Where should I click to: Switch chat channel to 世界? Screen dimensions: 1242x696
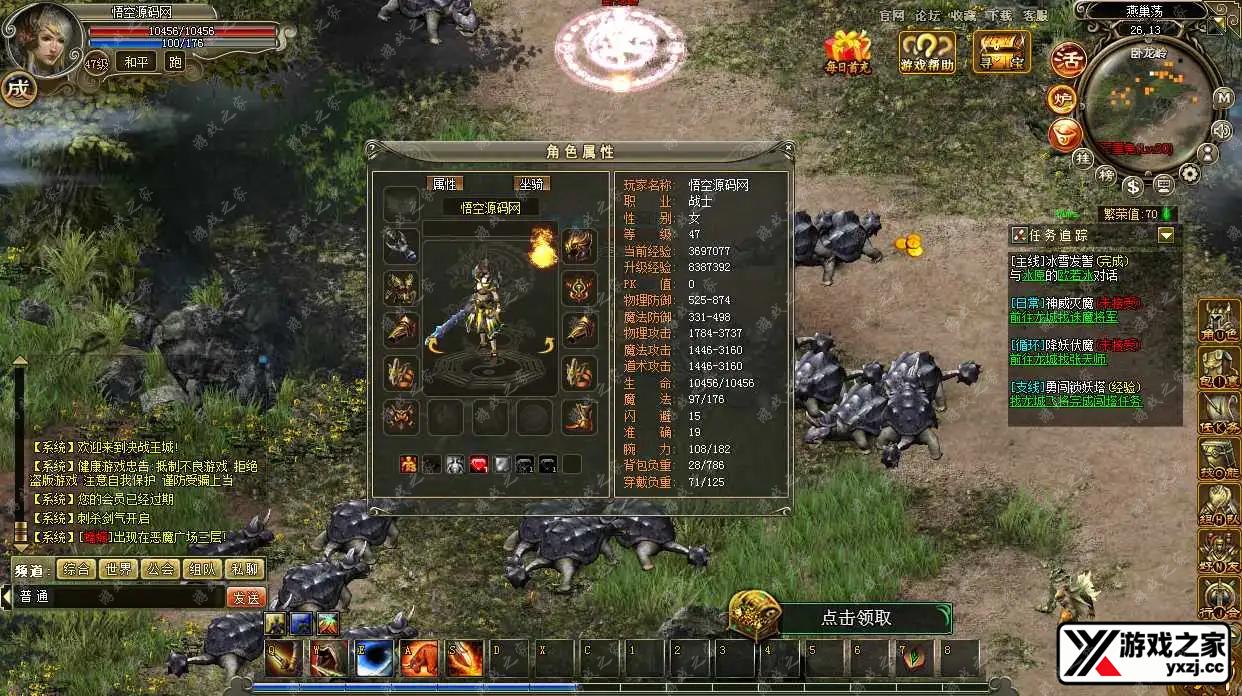(118, 569)
